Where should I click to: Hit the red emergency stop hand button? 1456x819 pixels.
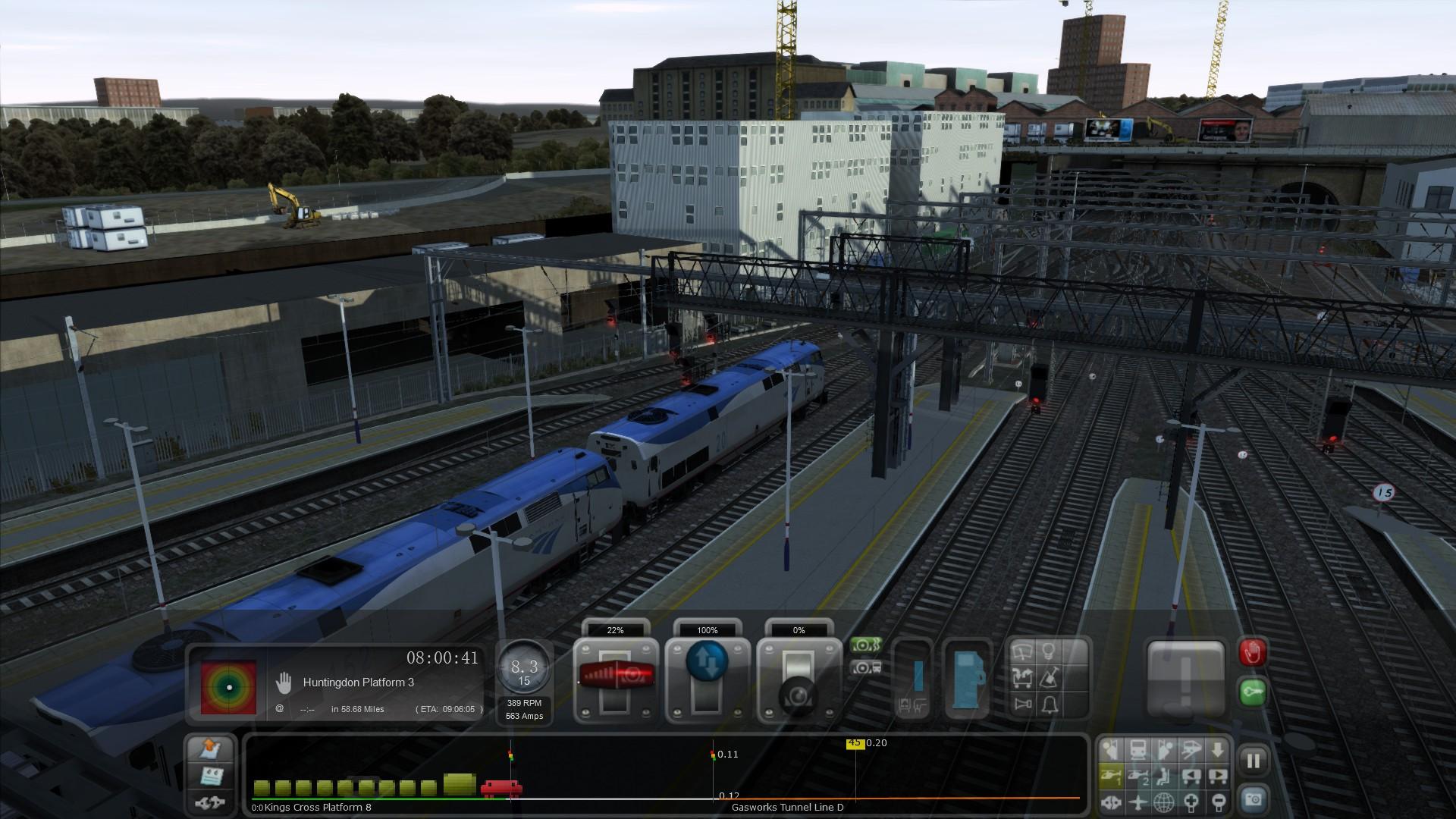click(1252, 652)
